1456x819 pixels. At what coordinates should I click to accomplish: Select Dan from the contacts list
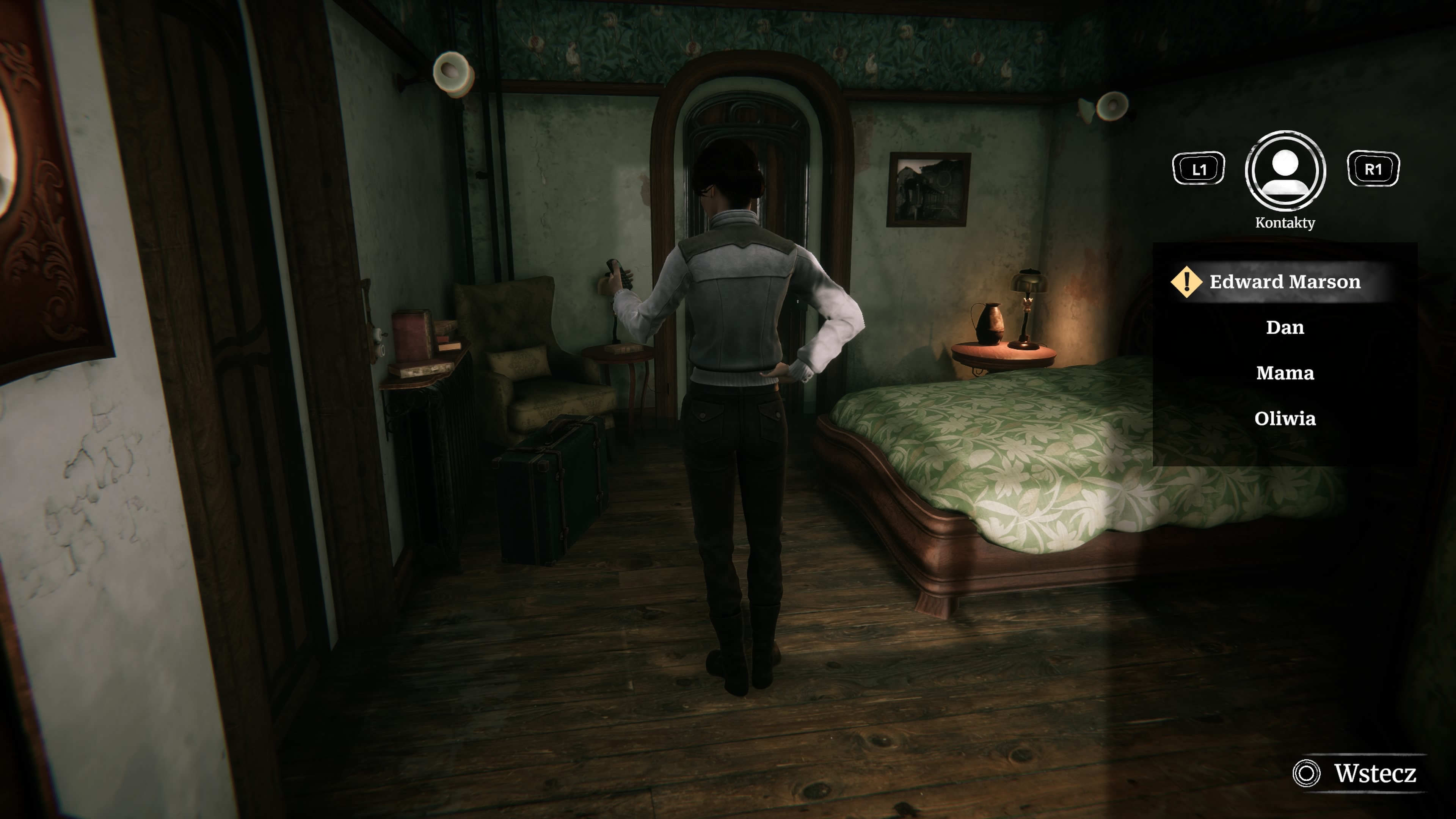click(x=1285, y=327)
